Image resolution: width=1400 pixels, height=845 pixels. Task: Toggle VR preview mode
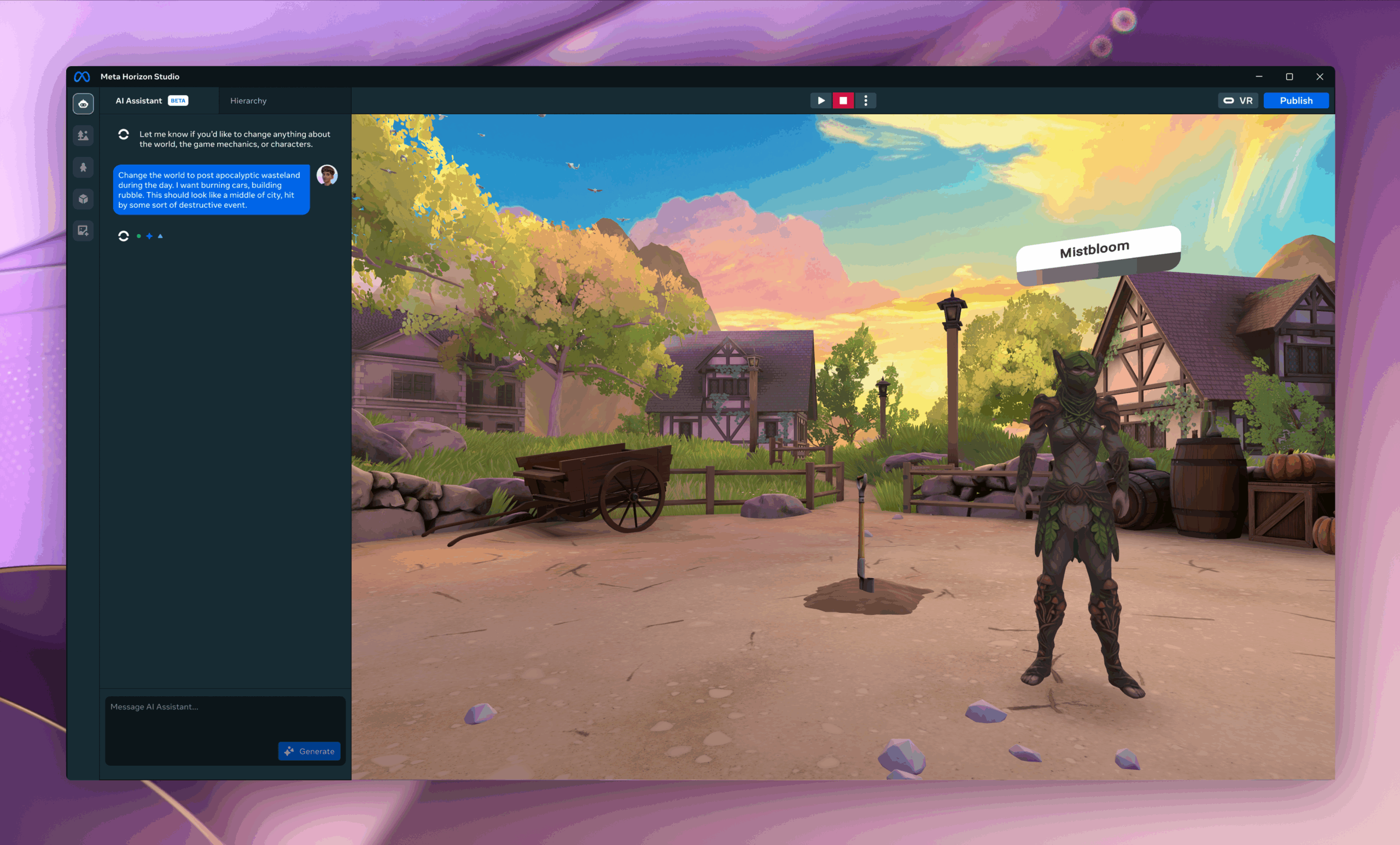[x=1238, y=100]
